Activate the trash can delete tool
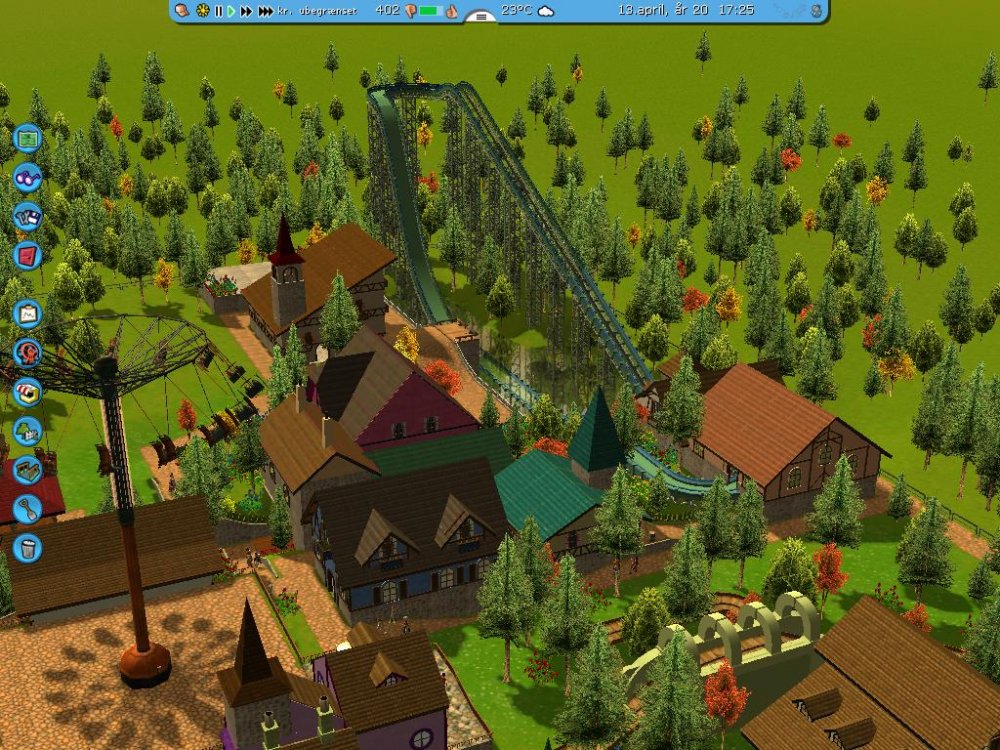 click(x=27, y=547)
